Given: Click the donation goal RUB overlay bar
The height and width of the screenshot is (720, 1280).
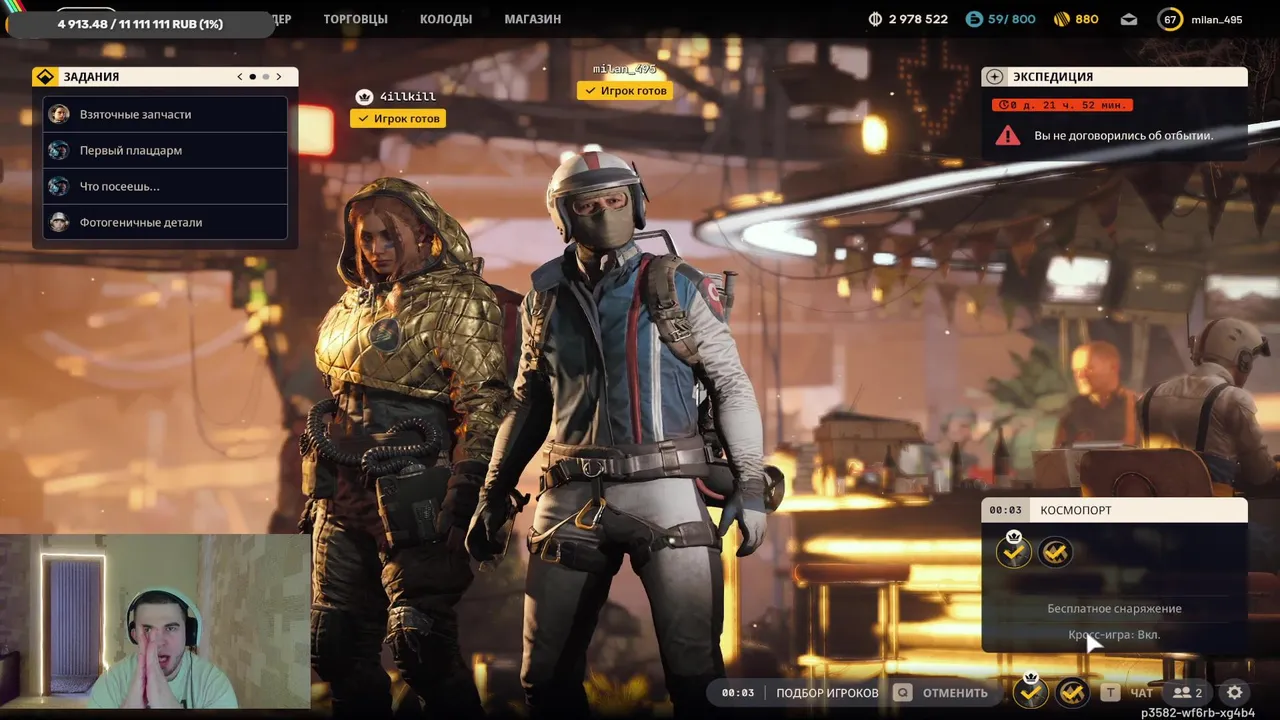Looking at the screenshot, I should 140,23.
